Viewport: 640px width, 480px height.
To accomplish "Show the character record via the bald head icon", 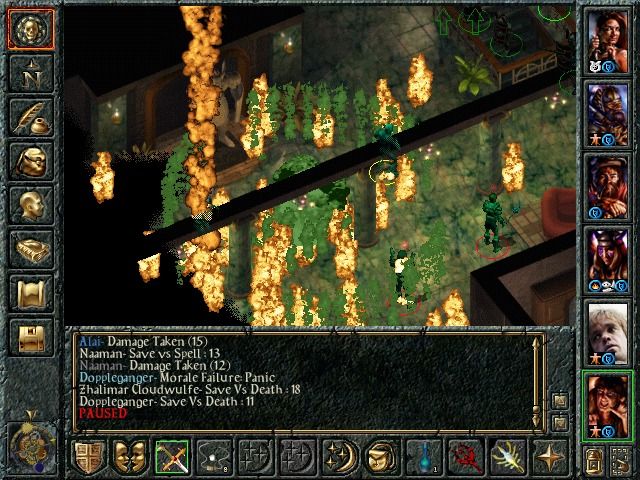I will point(29,205).
